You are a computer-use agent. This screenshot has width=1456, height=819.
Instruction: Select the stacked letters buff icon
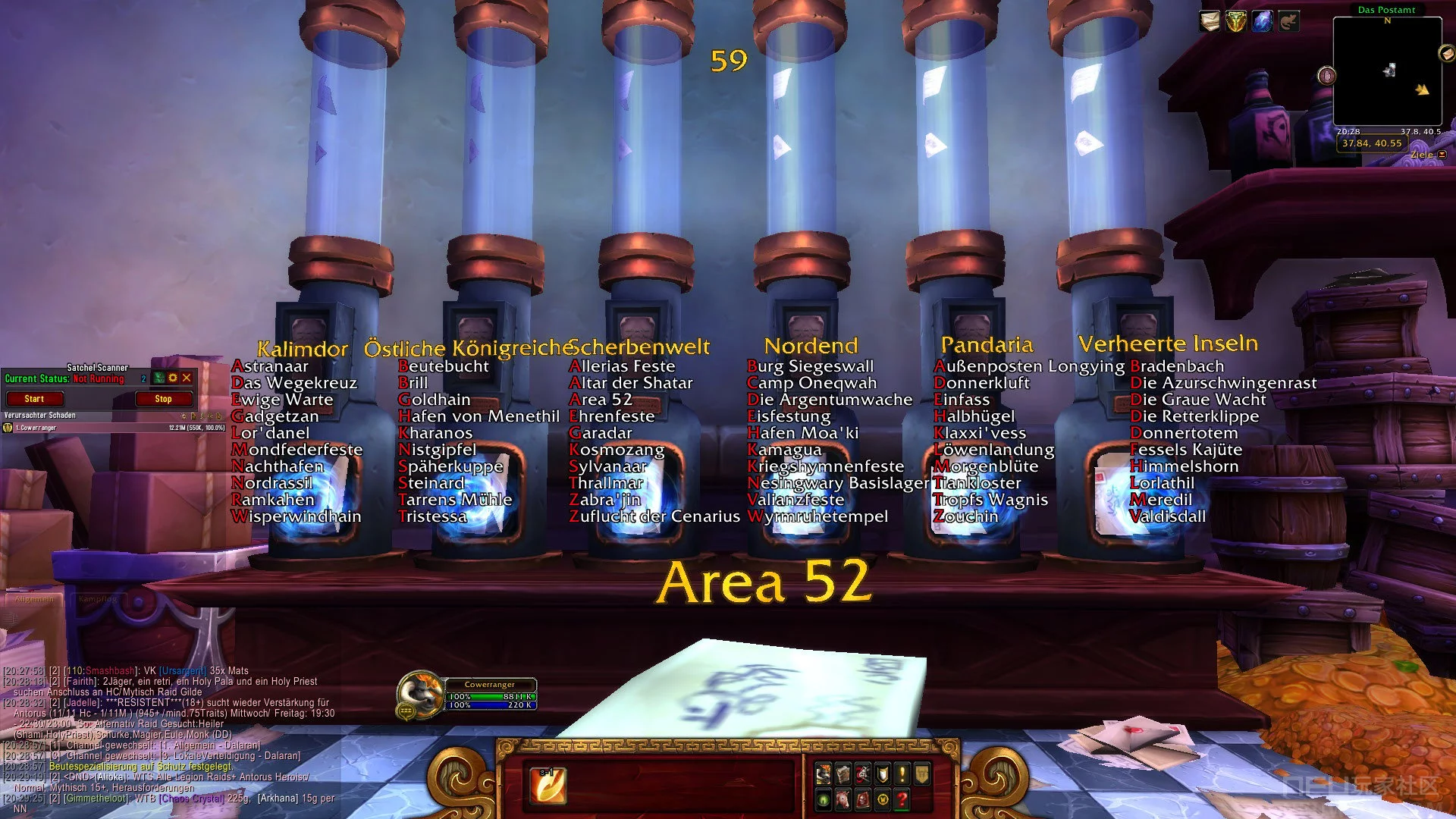coord(1210,21)
